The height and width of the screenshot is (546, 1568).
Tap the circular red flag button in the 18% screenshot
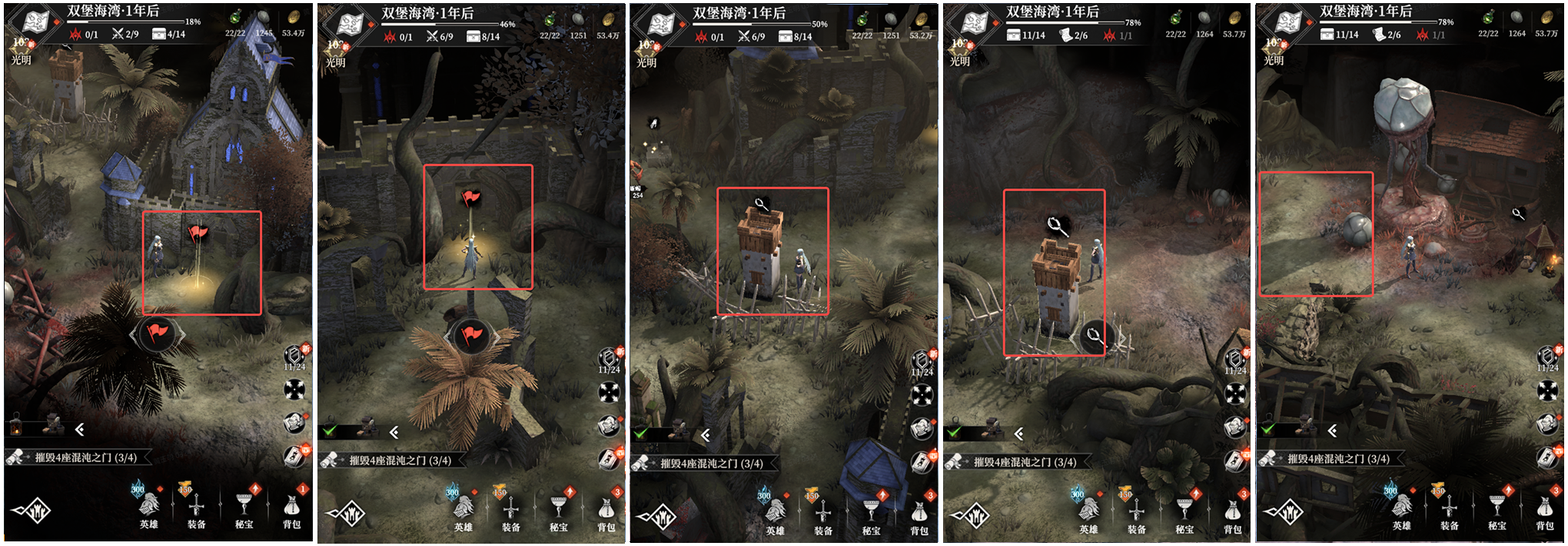click(158, 333)
